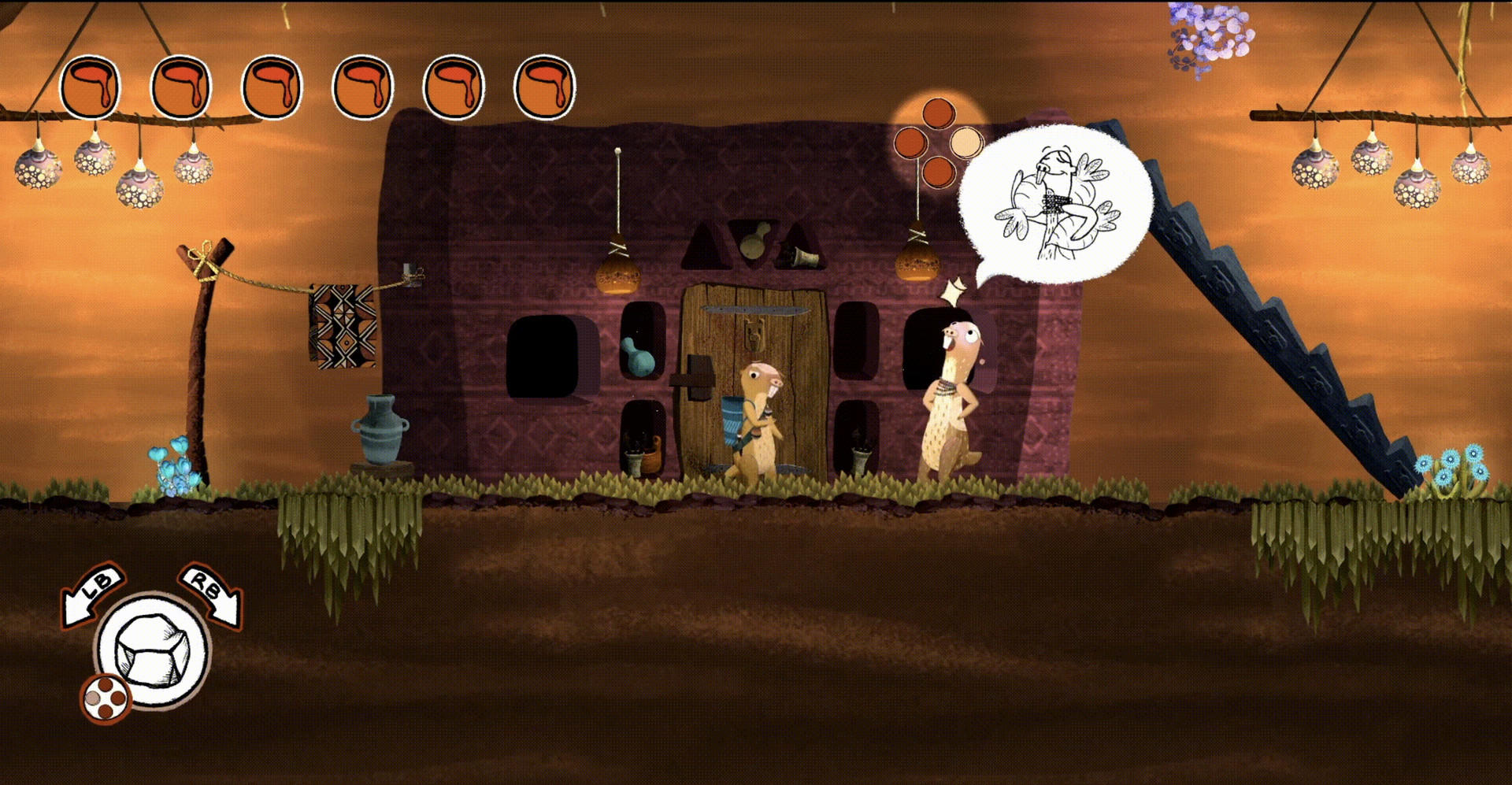Select the first meat icon in the top-left row
This screenshot has width=1512, height=785.
[90, 87]
